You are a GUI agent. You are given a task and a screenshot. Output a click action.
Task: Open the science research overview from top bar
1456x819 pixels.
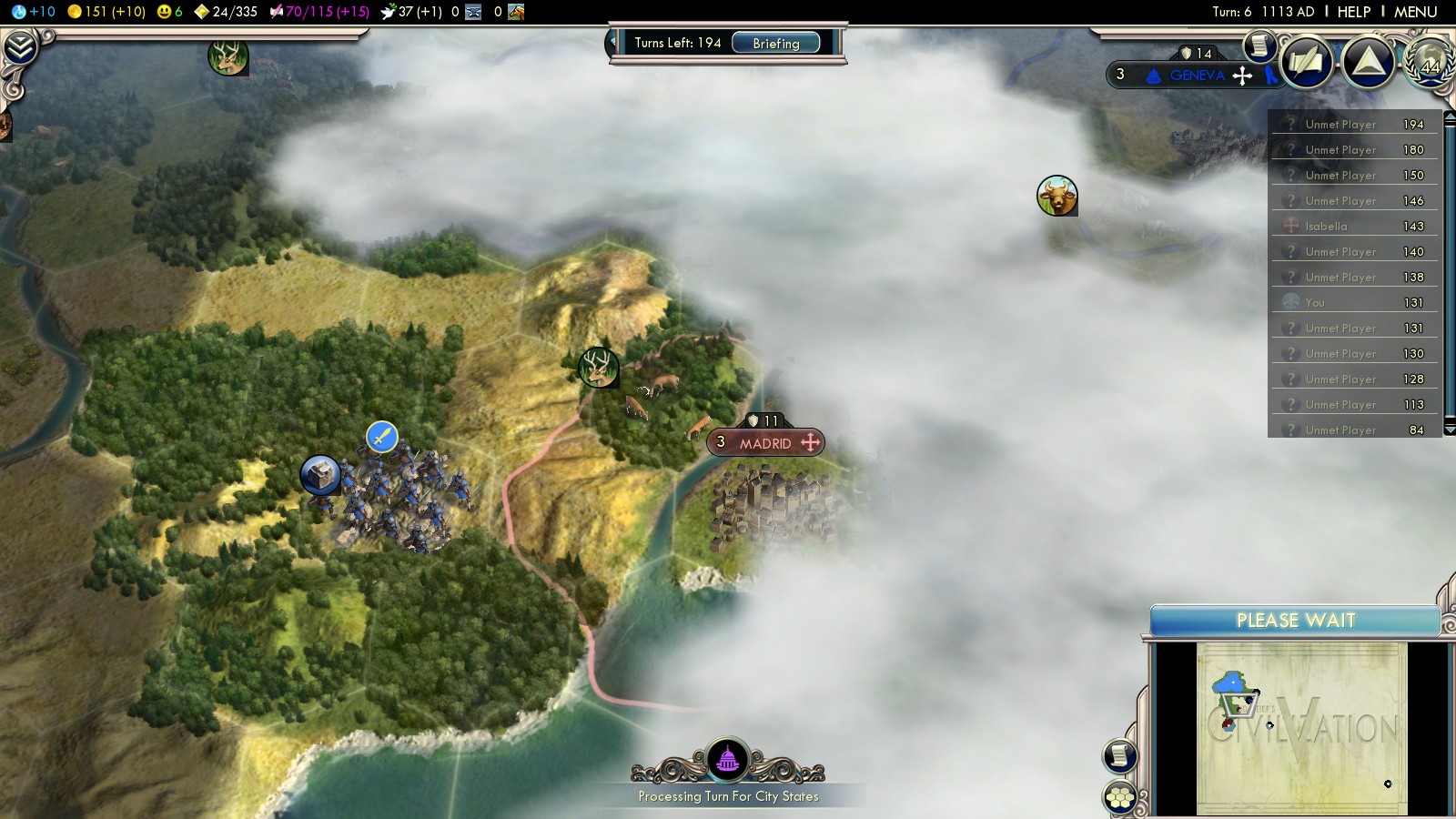(x=33, y=12)
